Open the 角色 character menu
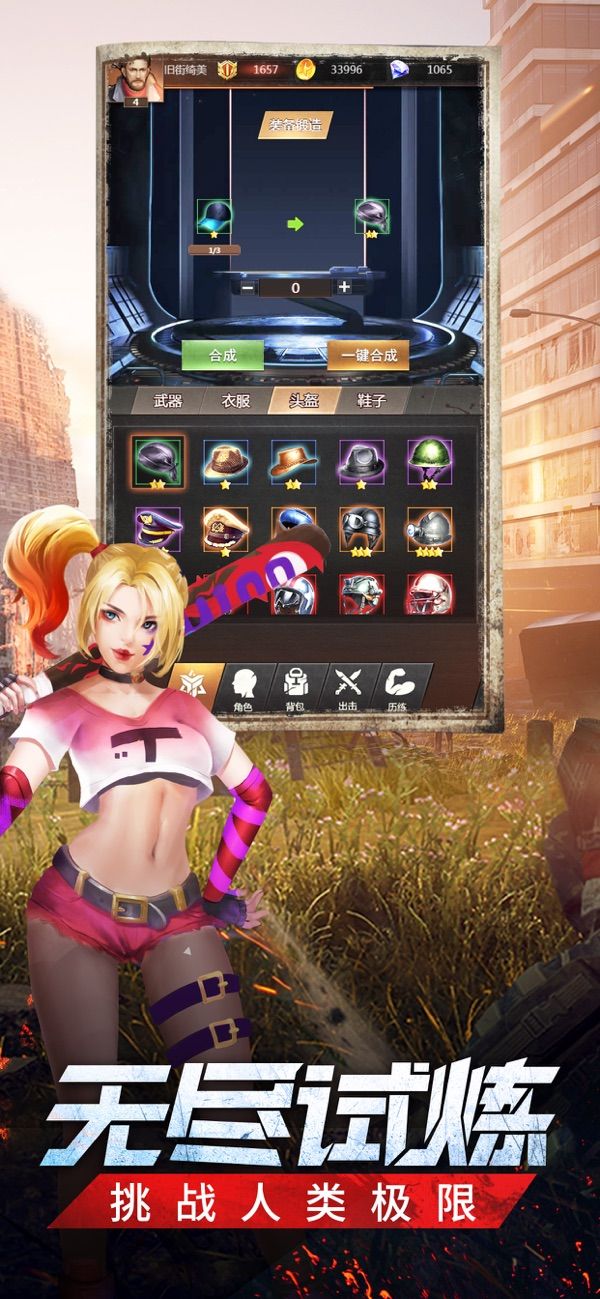The width and height of the screenshot is (600, 1299). pos(241,686)
